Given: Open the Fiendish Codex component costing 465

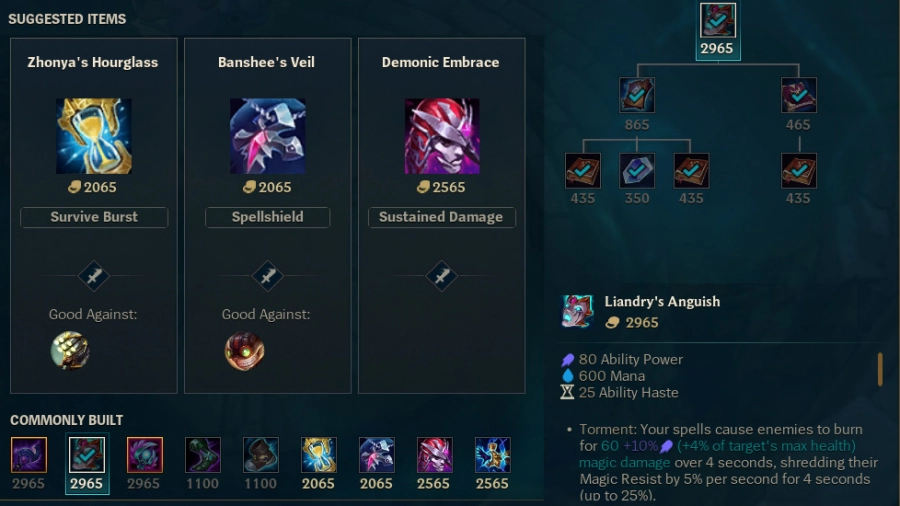Looking at the screenshot, I should pos(798,95).
